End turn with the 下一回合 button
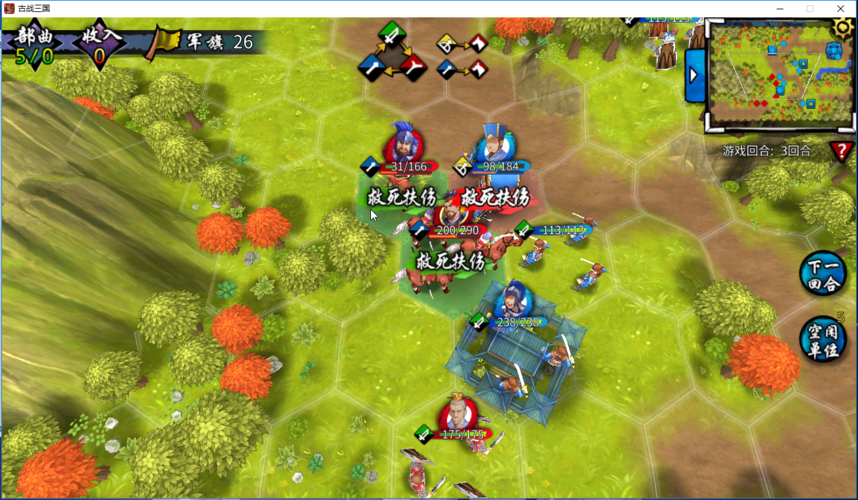 click(x=824, y=273)
